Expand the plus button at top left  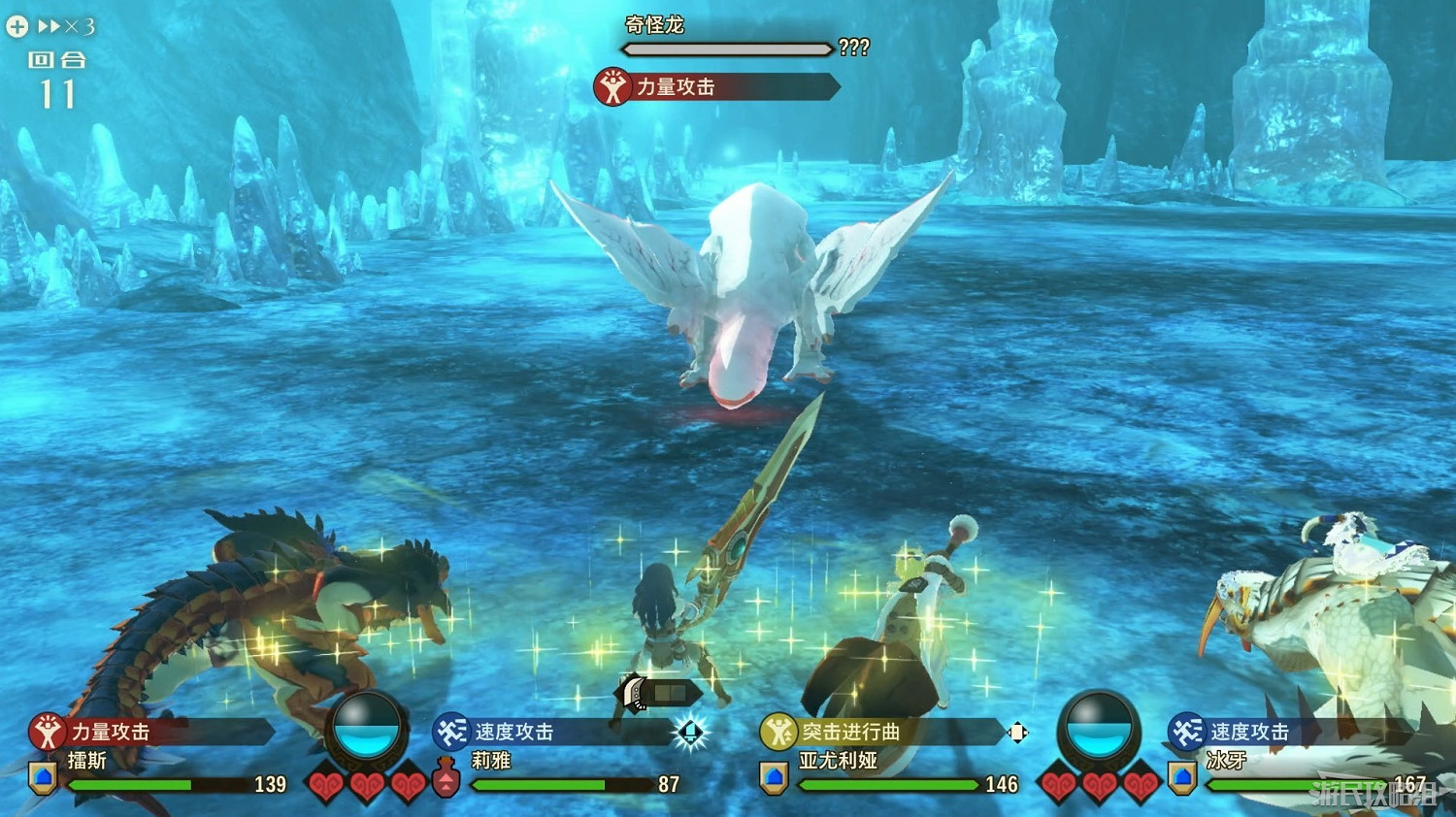click(16, 25)
